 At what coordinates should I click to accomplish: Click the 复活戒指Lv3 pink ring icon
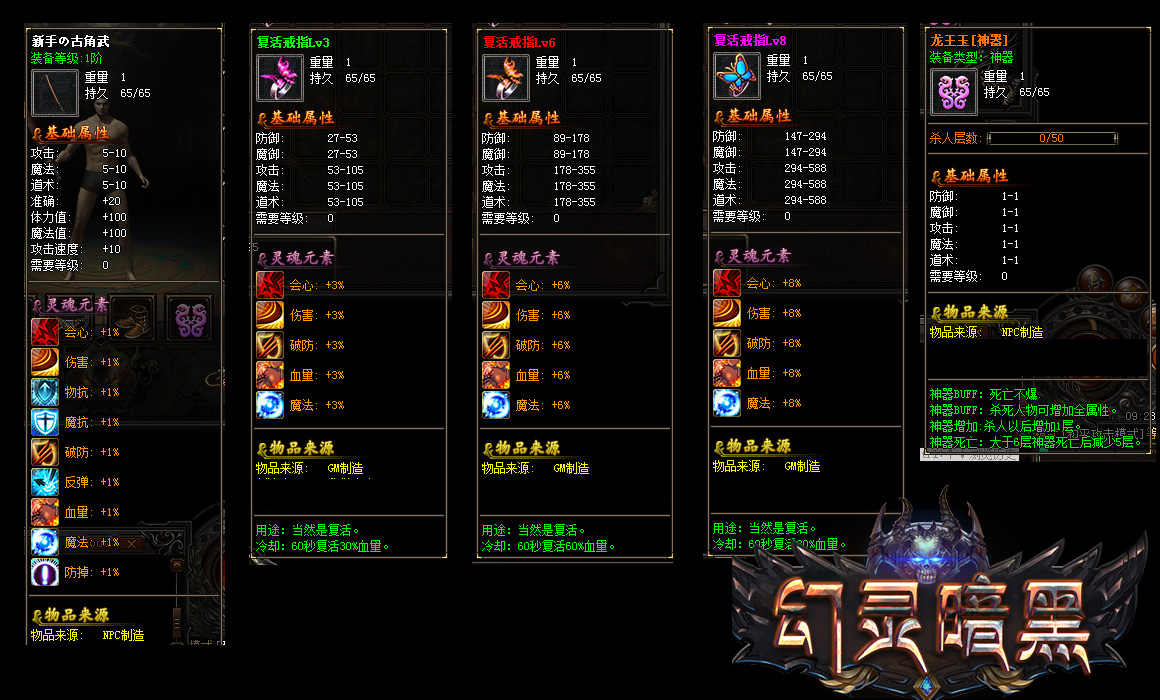click(280, 78)
